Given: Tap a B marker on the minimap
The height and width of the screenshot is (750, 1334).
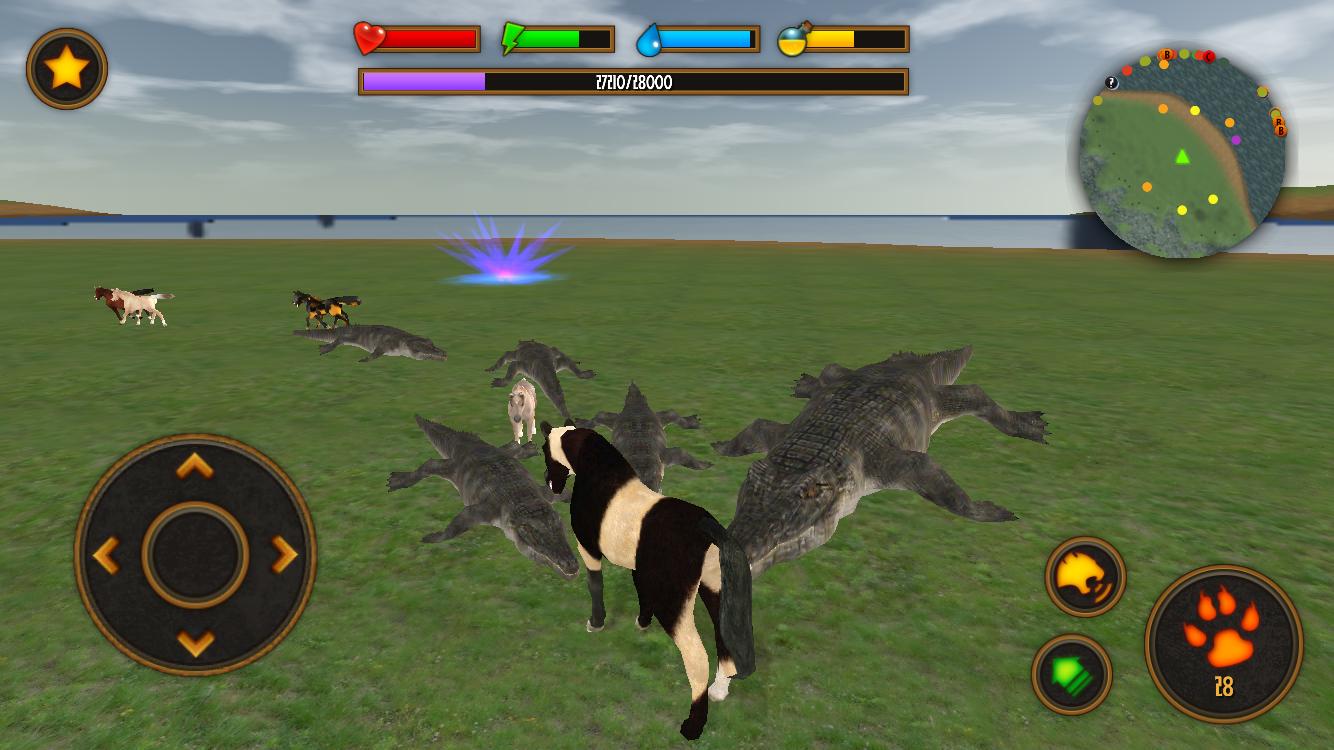Looking at the screenshot, I should point(1166,55).
